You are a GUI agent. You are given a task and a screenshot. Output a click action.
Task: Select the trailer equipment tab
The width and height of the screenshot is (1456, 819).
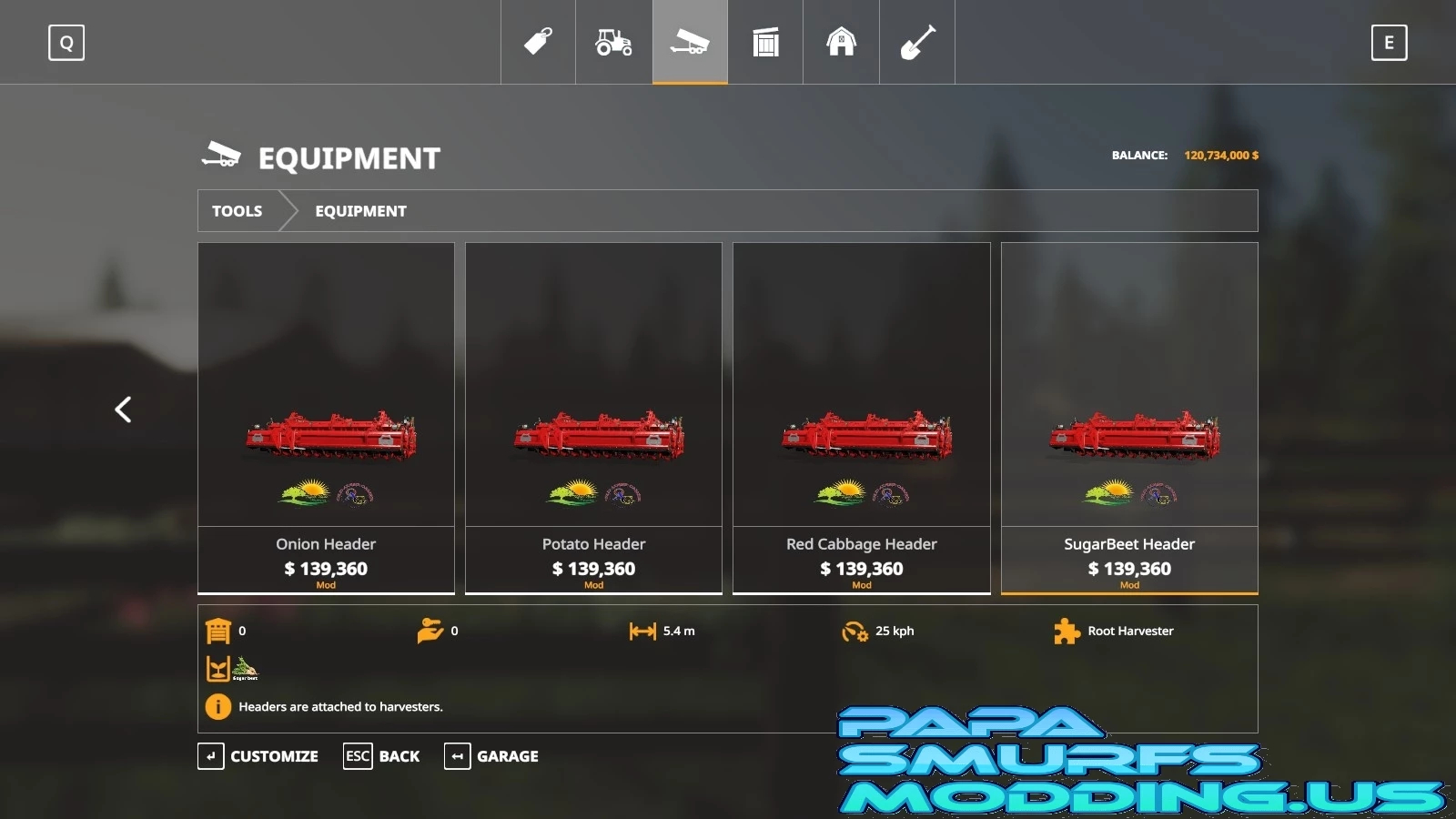coord(690,42)
